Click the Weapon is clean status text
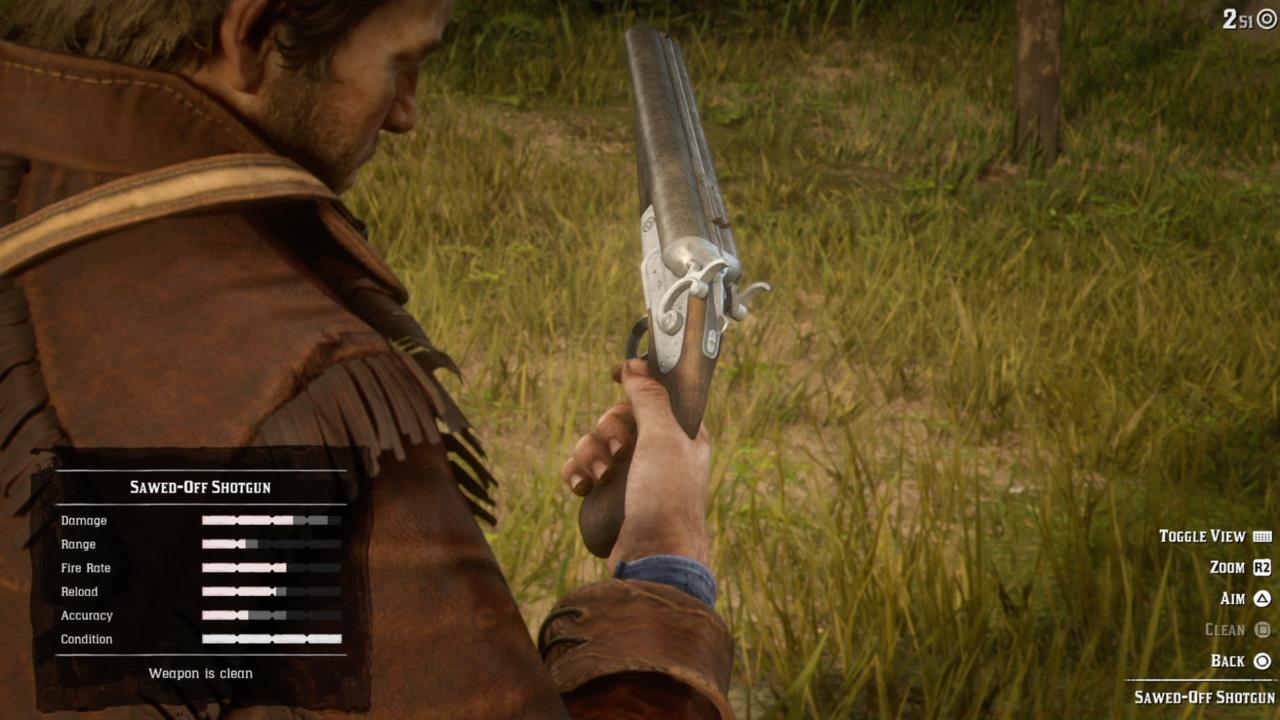Image resolution: width=1280 pixels, height=720 pixels. pos(200,673)
